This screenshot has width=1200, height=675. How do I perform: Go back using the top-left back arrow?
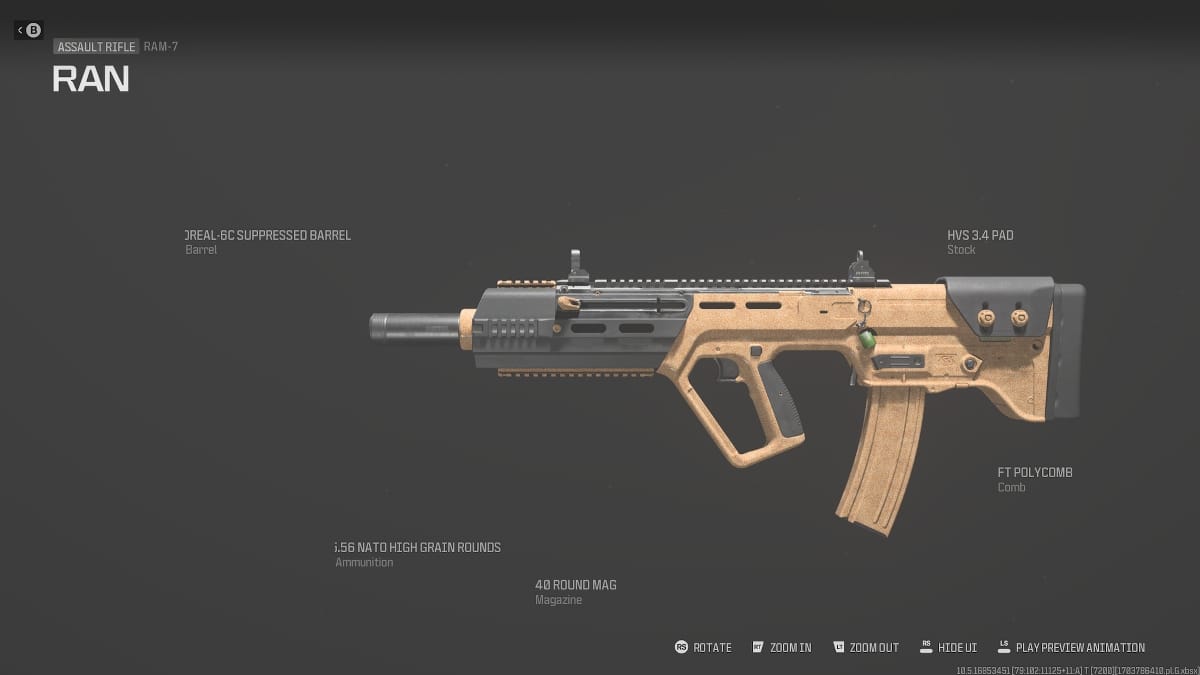[28, 30]
